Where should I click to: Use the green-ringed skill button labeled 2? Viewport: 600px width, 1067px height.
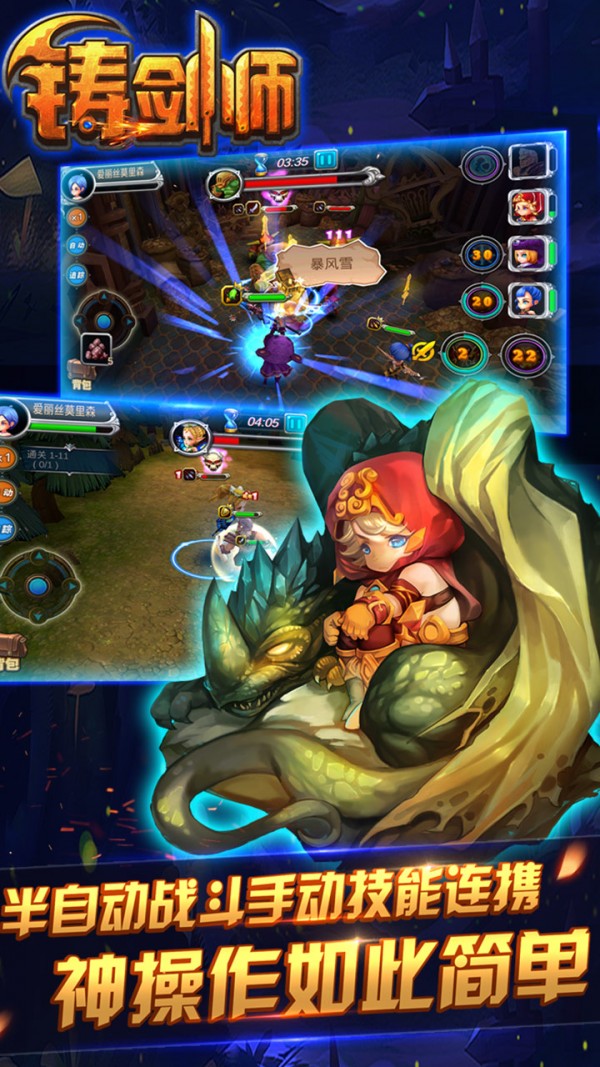[464, 352]
